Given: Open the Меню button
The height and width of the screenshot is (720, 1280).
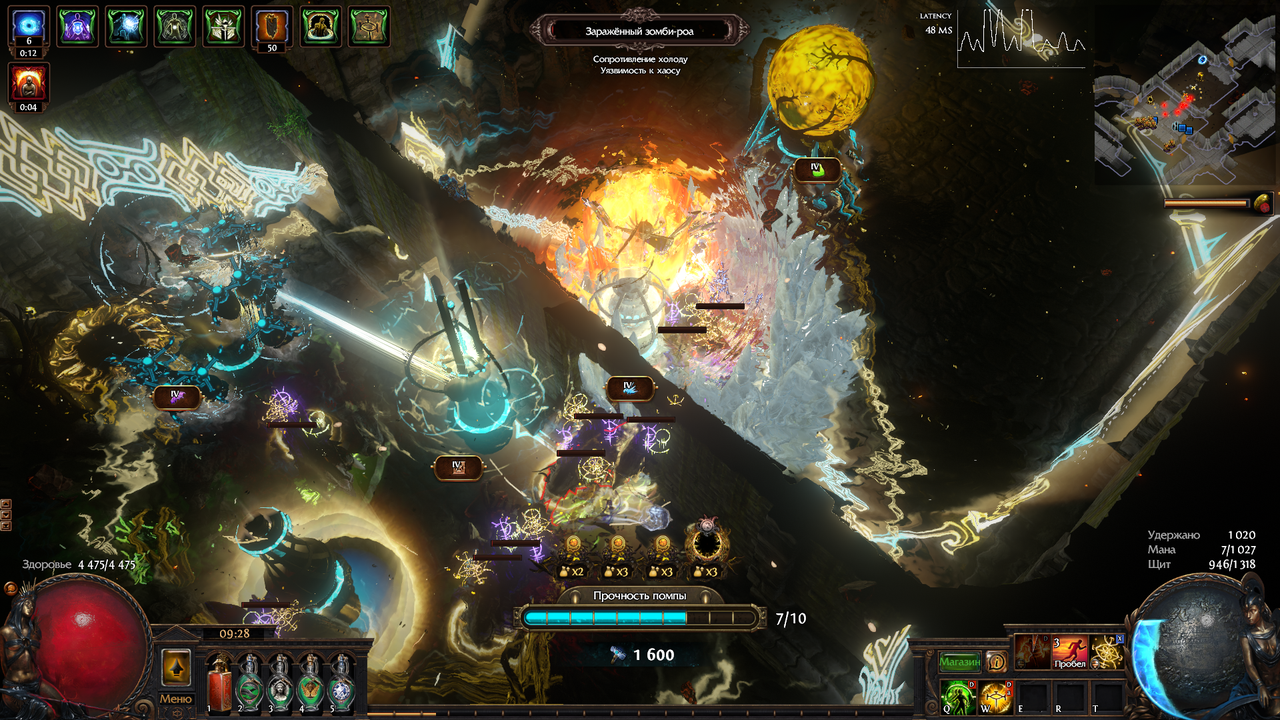Looking at the screenshot, I should point(176,699).
